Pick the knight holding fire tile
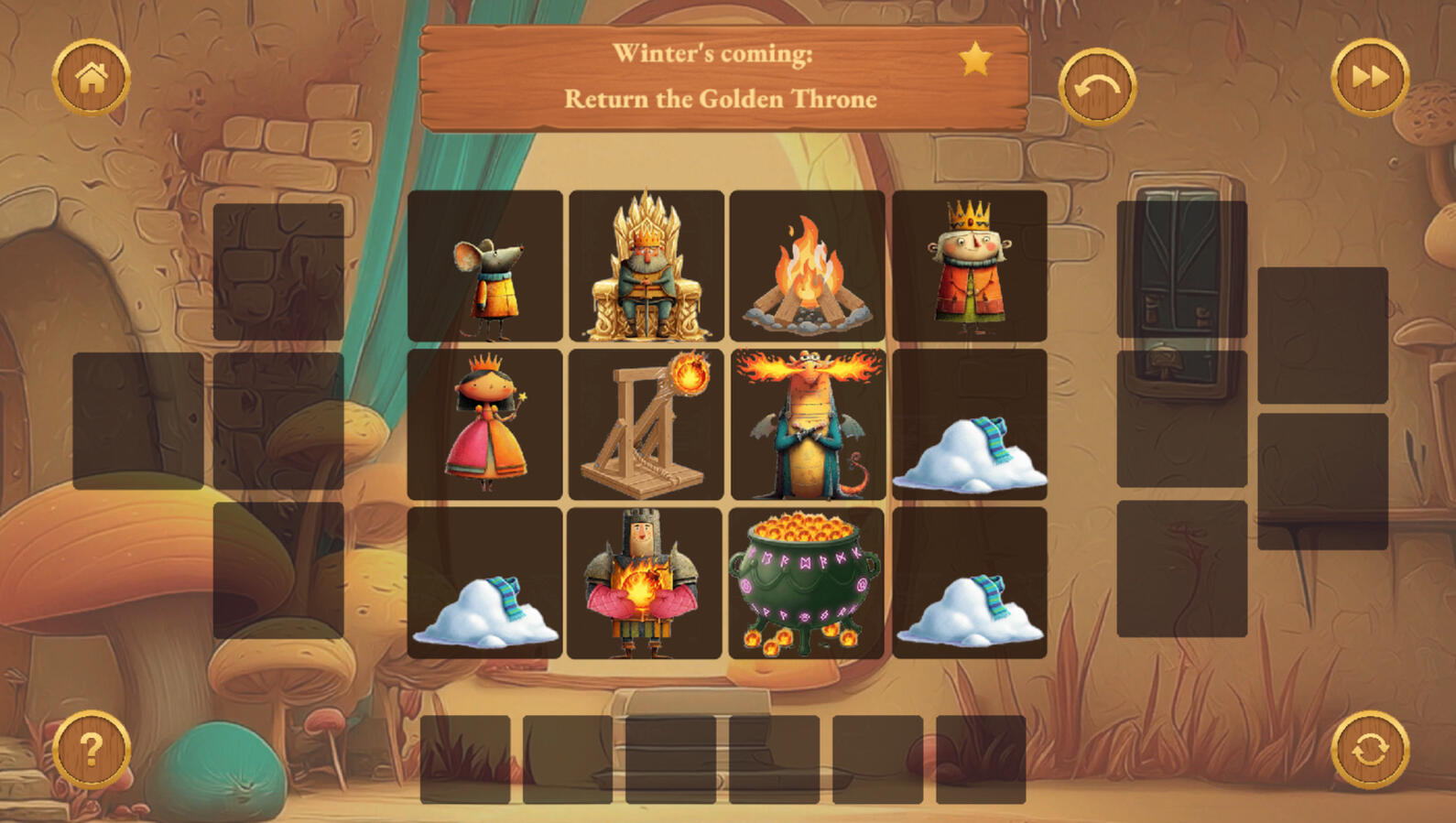The width and height of the screenshot is (1456, 823). (x=645, y=583)
